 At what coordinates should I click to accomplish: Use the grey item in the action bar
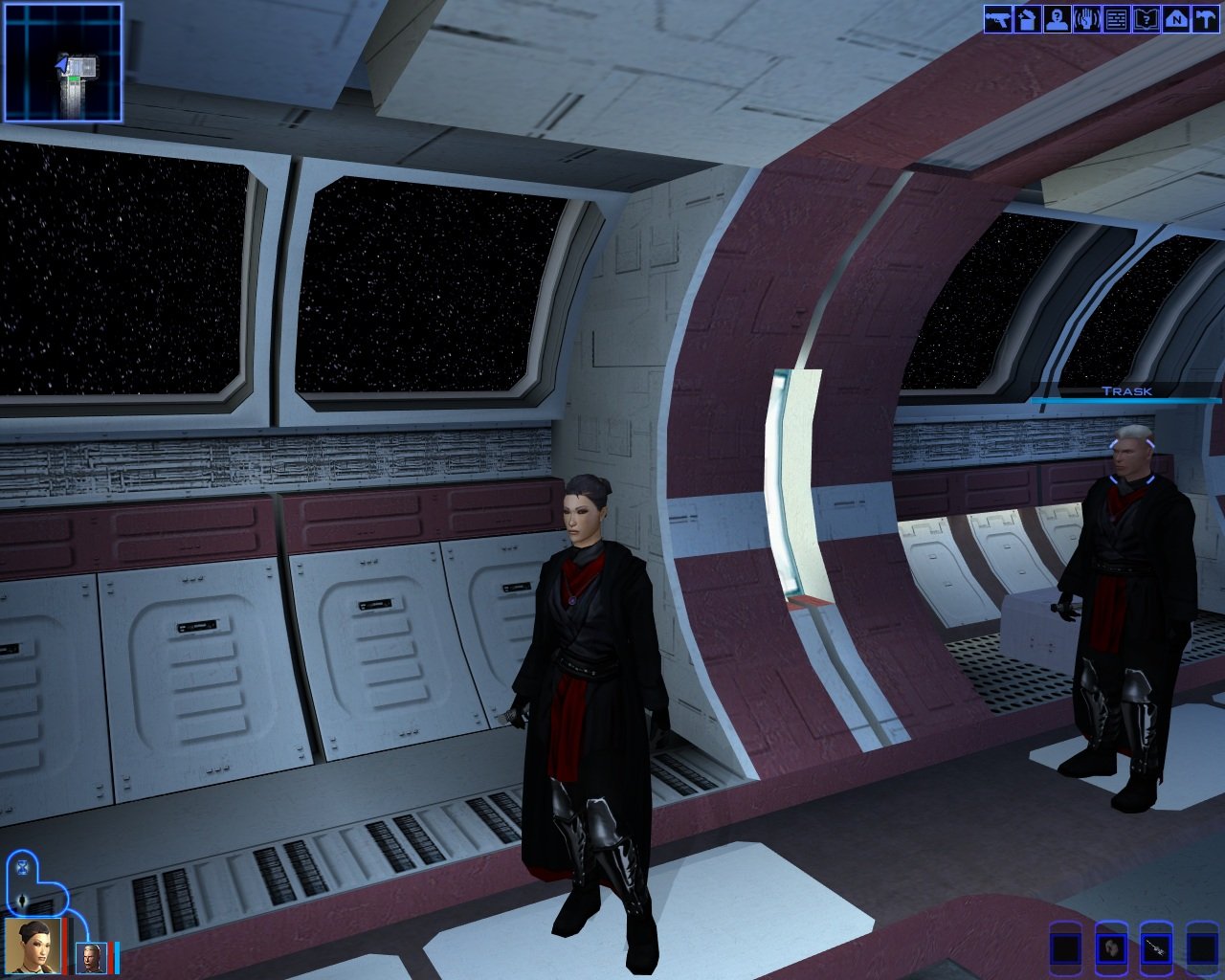[x=1112, y=948]
